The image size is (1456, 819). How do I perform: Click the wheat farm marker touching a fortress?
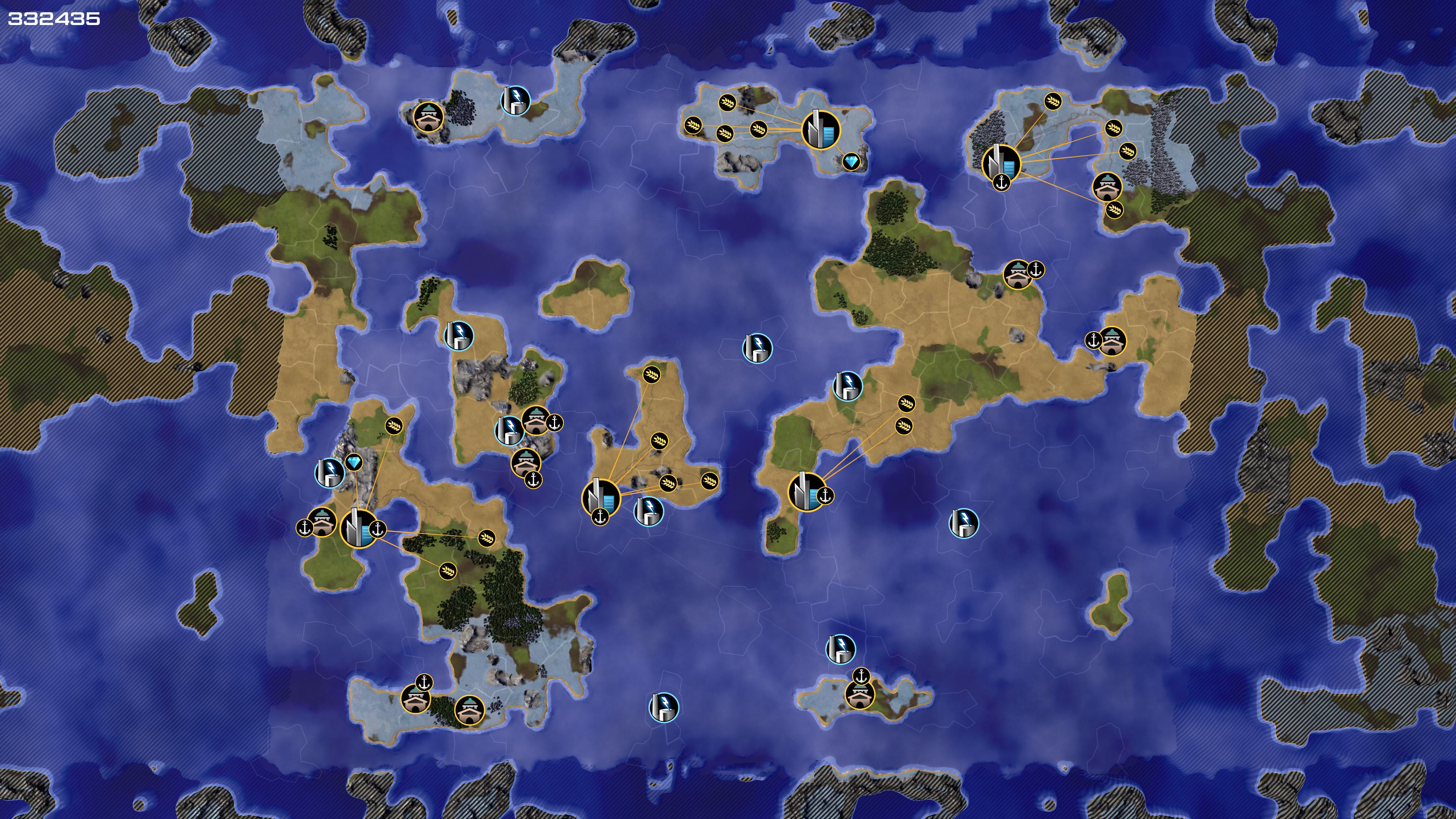[x=1114, y=210]
